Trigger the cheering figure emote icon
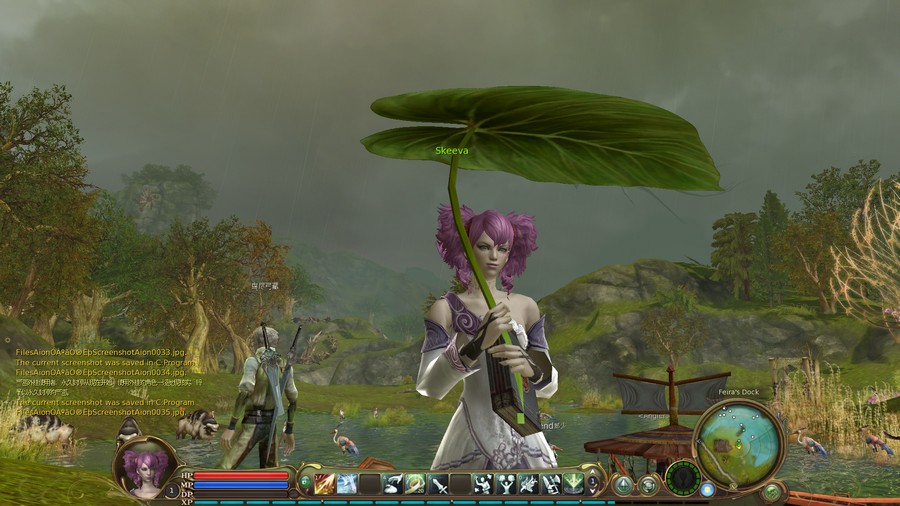The height and width of the screenshot is (506, 900). (506, 484)
